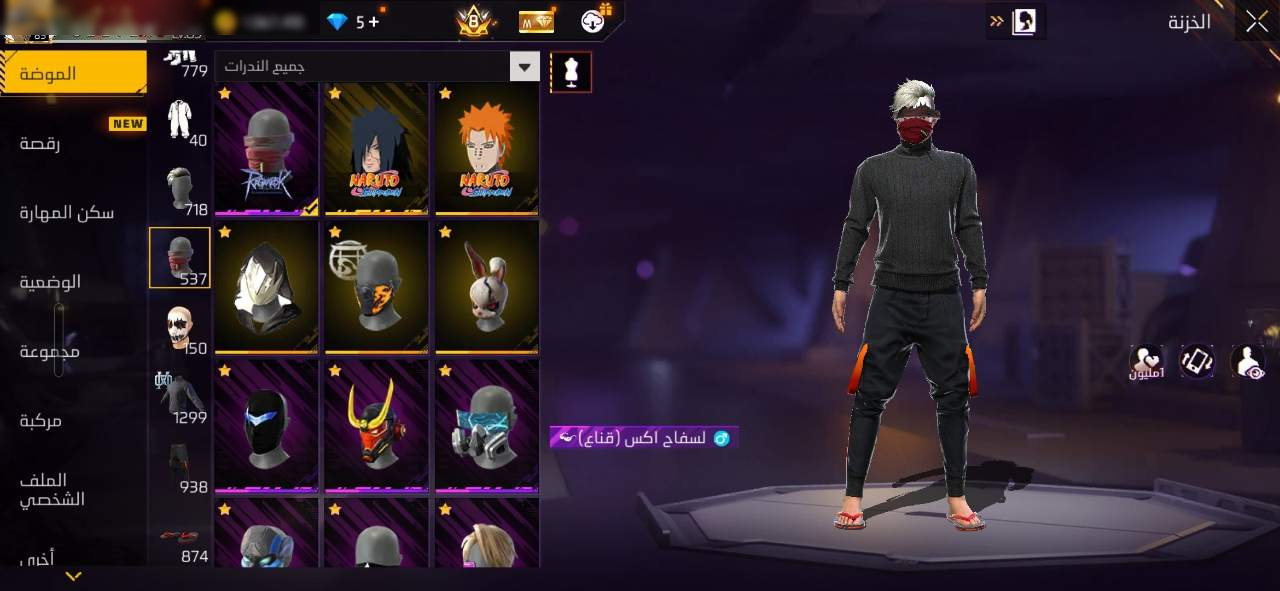1280x591 pixels.
Task: Select the rabbit mask item
Action: click(487, 288)
